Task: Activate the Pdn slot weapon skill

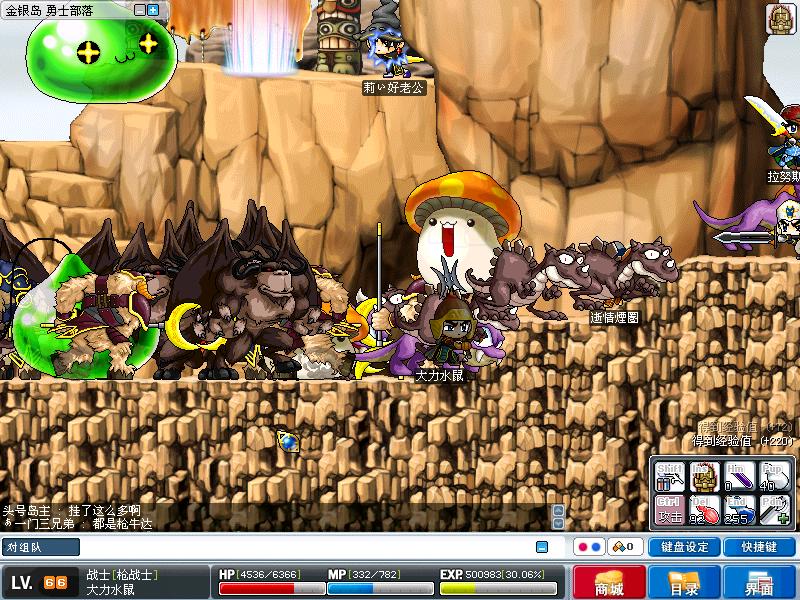Action: pos(773,510)
